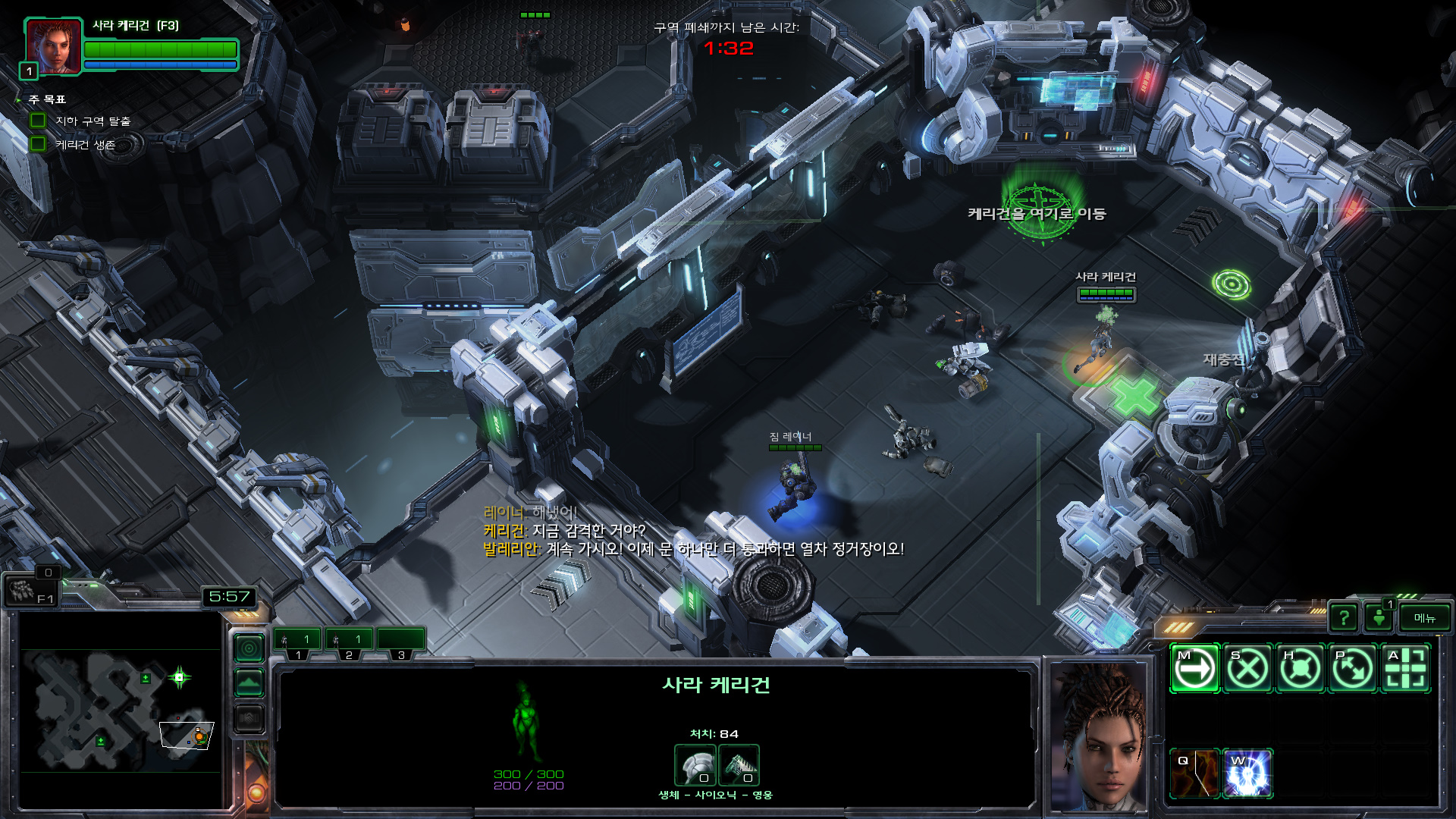Image resolution: width=1456 pixels, height=819 pixels.
Task: Activate the Attack command
Action: point(1405,669)
